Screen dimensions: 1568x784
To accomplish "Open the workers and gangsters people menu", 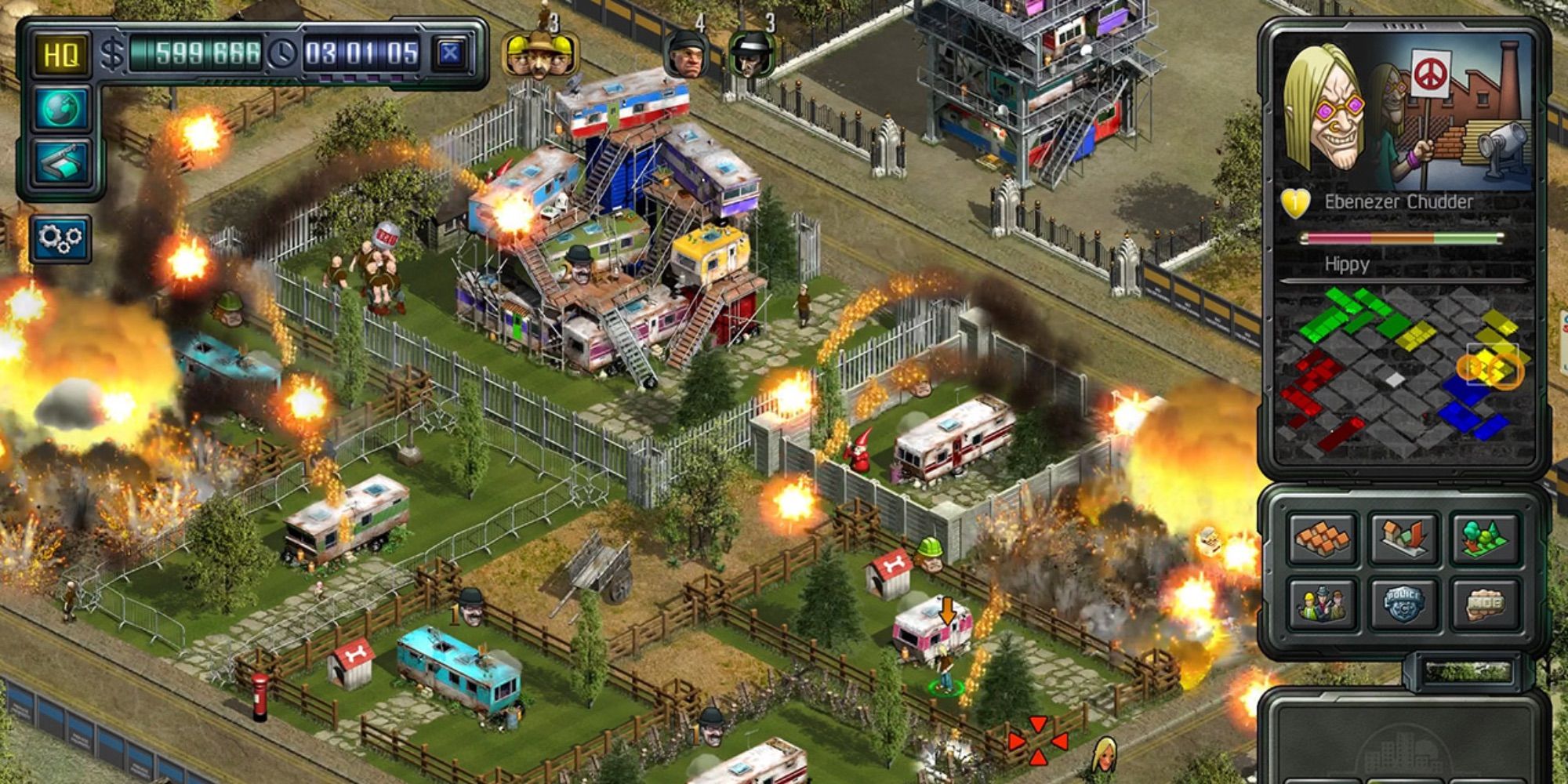I will [1322, 604].
